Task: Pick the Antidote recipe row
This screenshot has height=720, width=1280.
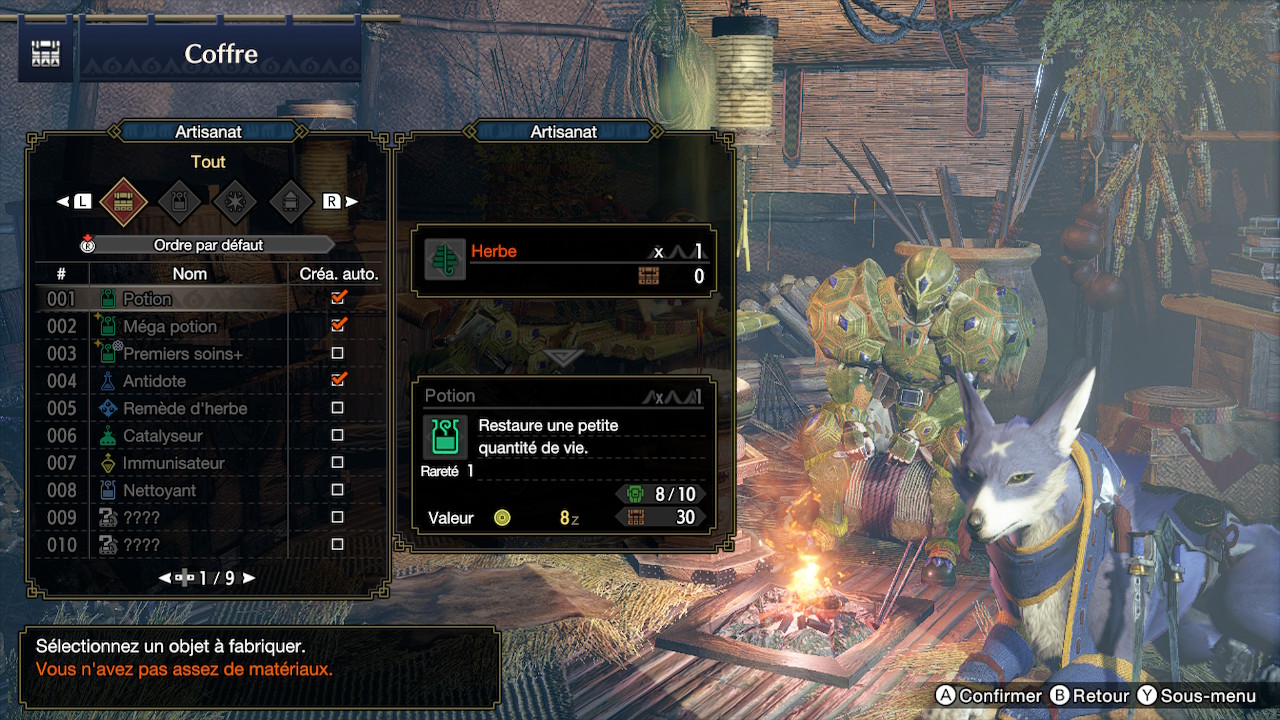Action: pyautogui.click(x=153, y=381)
